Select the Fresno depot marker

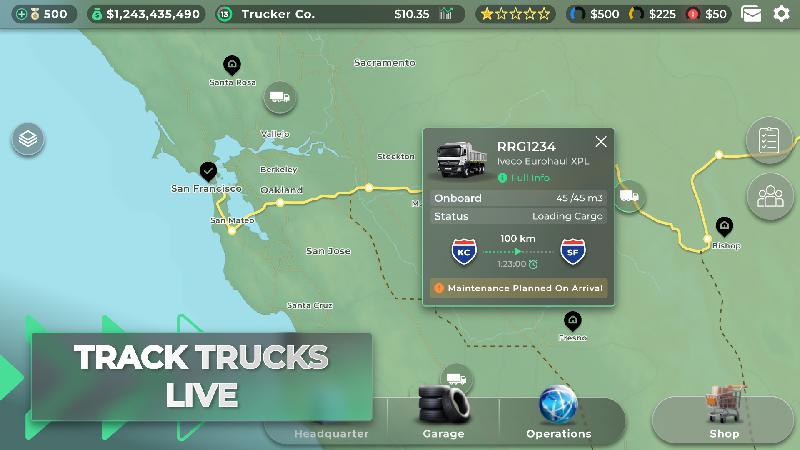coord(572,321)
